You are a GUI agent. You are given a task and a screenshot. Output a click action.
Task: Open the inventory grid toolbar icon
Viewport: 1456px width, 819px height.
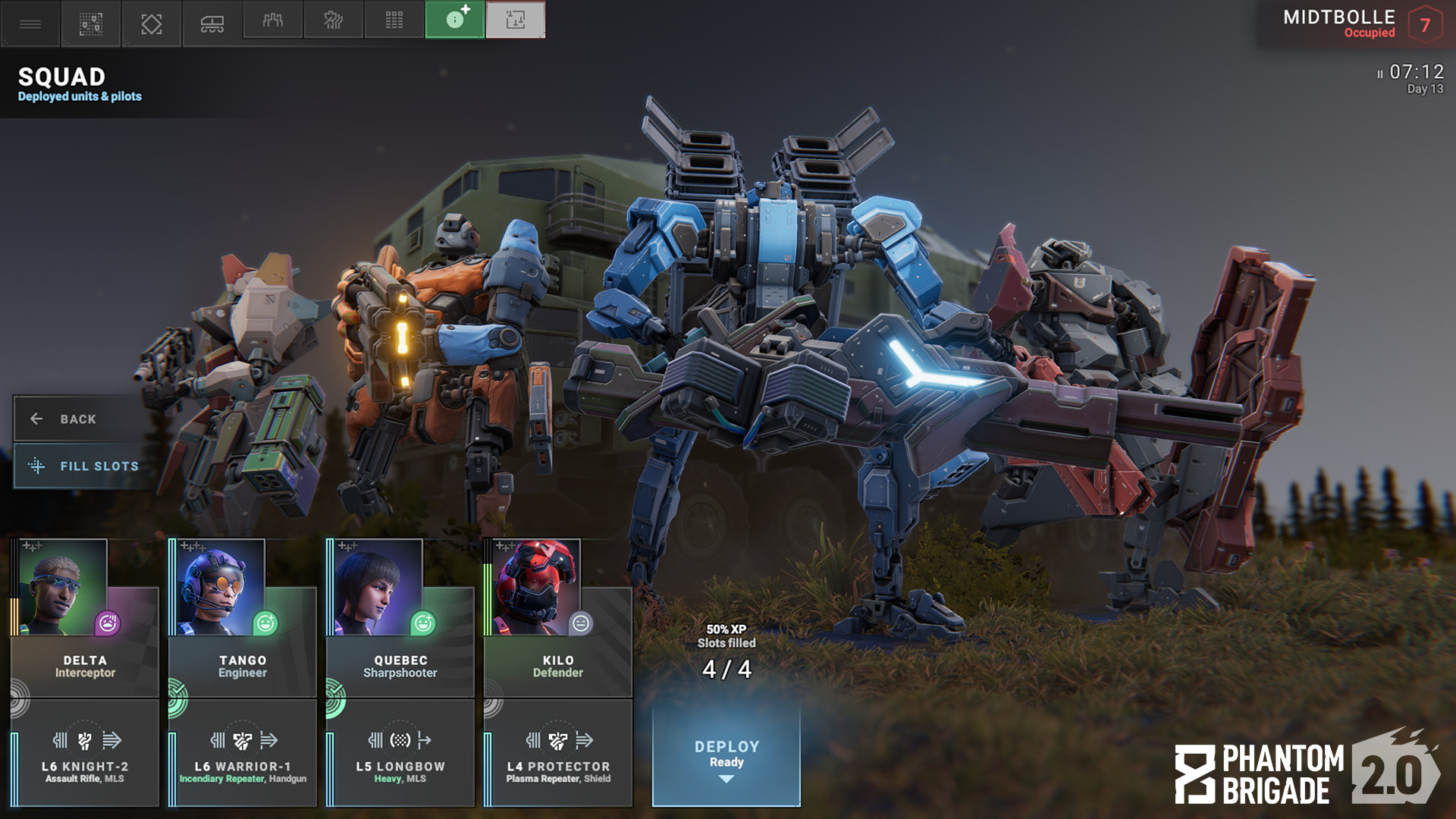pos(393,23)
